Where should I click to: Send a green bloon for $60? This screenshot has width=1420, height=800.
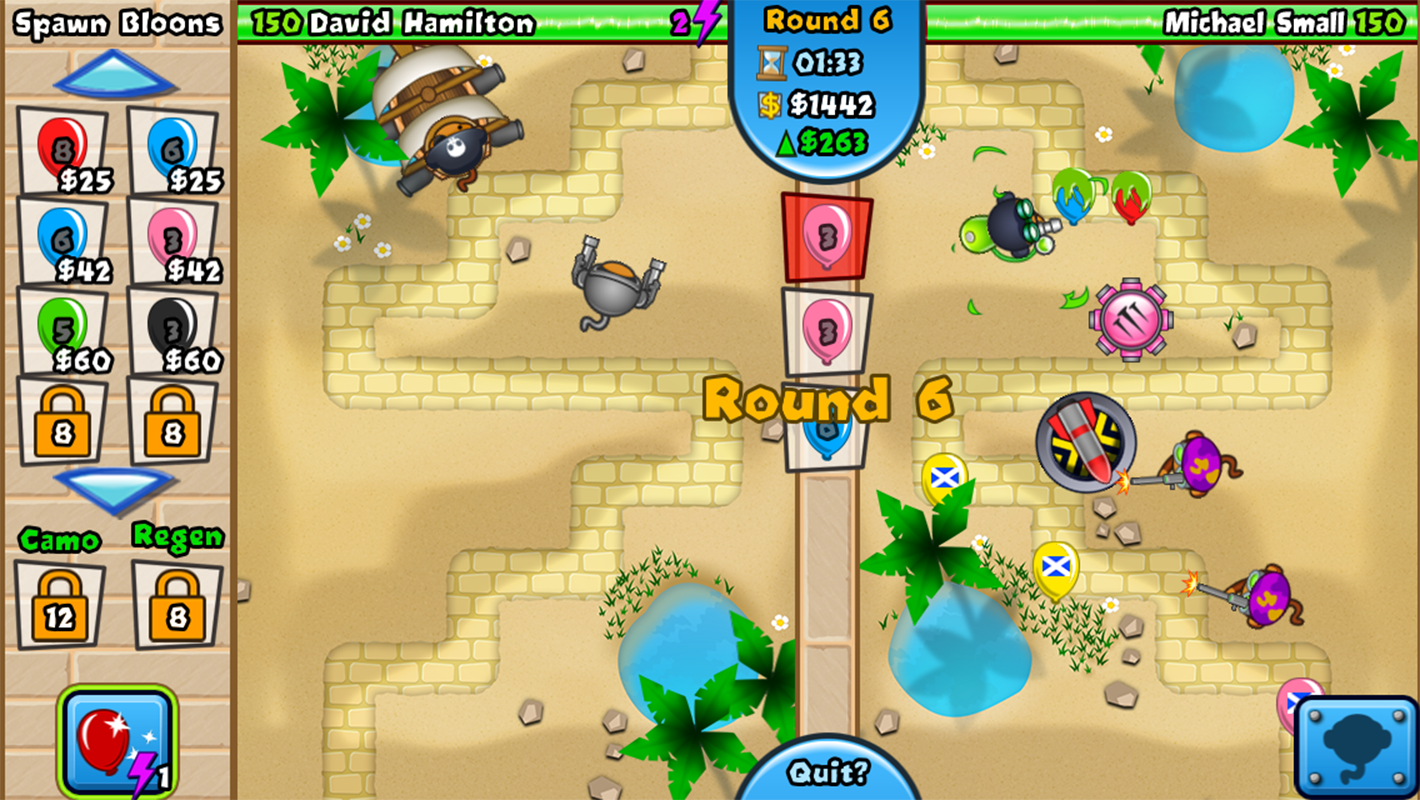60,330
